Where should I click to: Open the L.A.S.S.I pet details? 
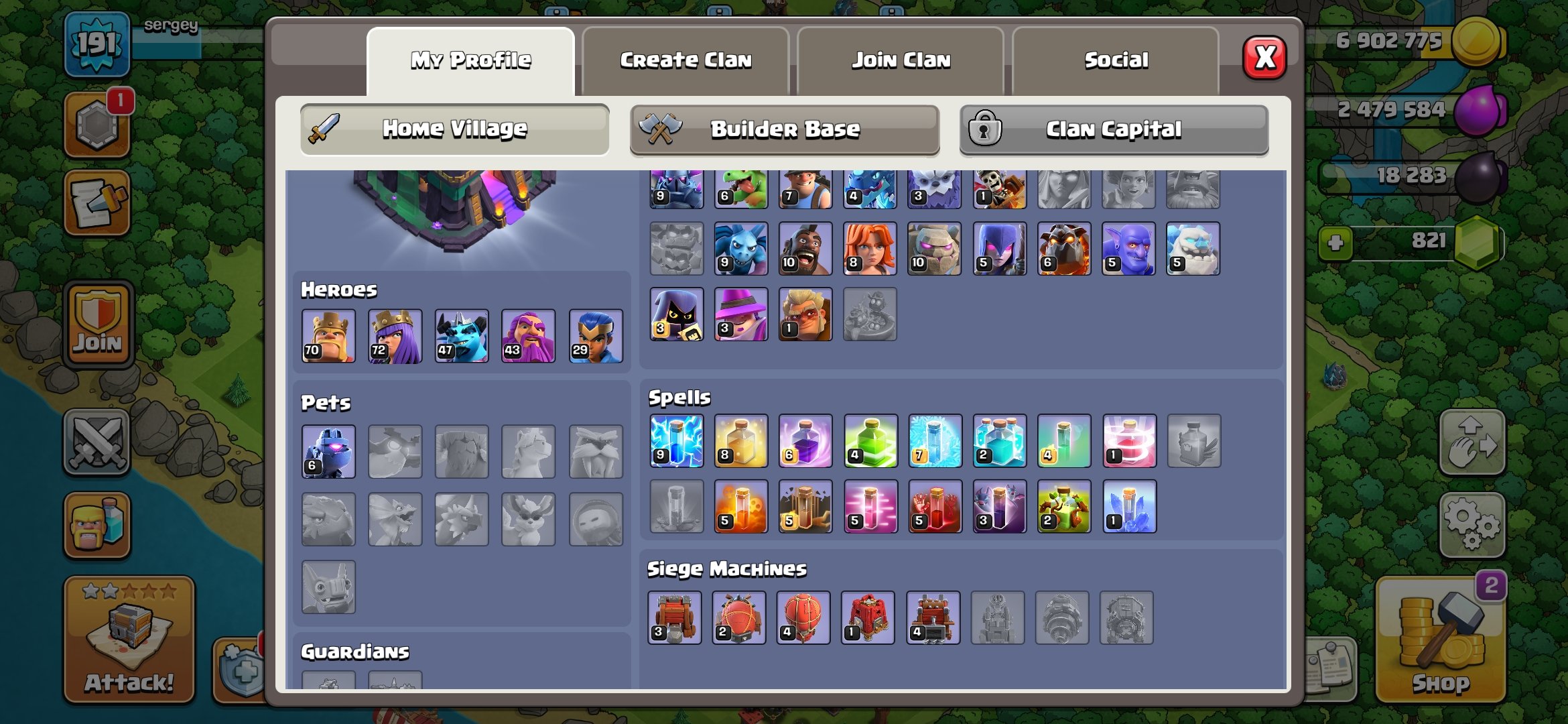tap(328, 450)
